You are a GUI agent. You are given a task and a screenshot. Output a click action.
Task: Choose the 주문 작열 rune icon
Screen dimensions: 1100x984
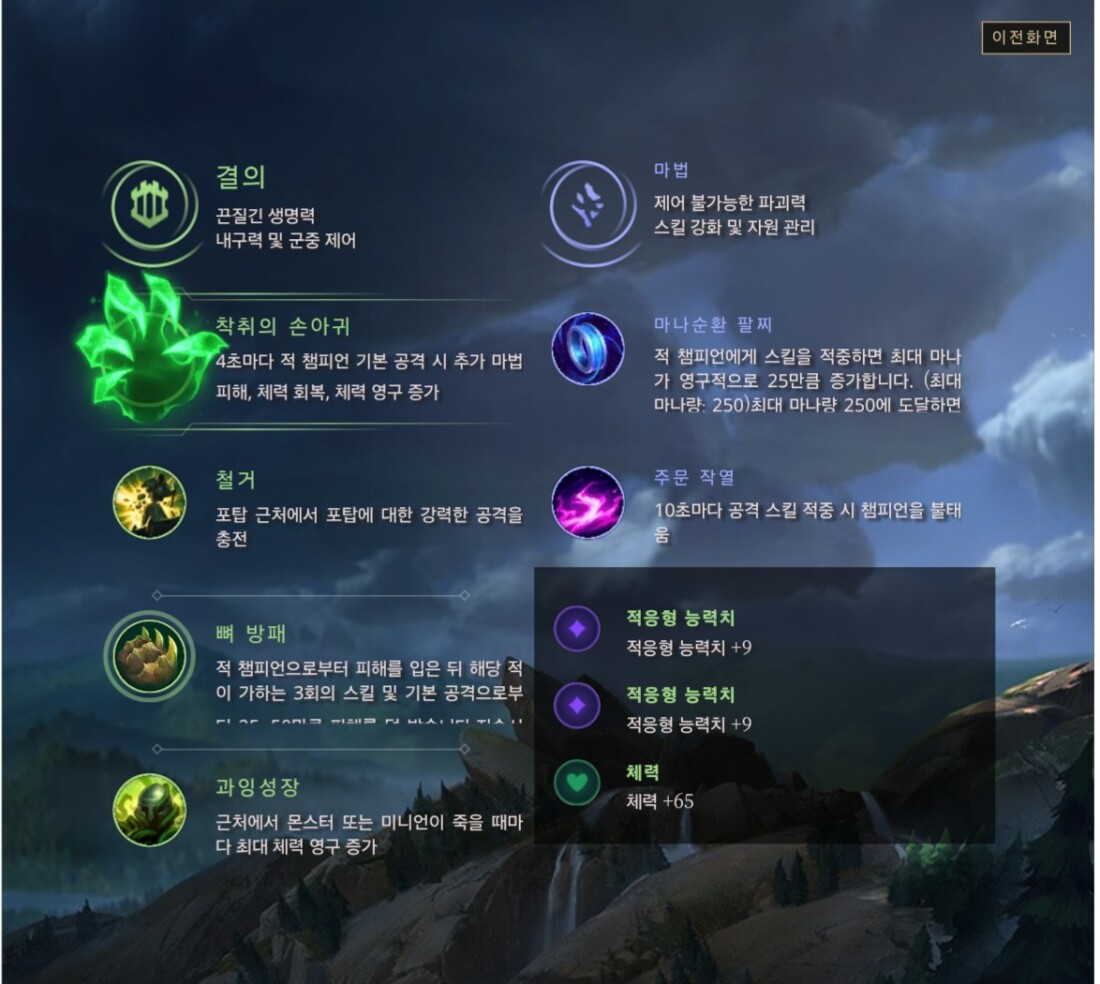pyautogui.click(x=588, y=503)
